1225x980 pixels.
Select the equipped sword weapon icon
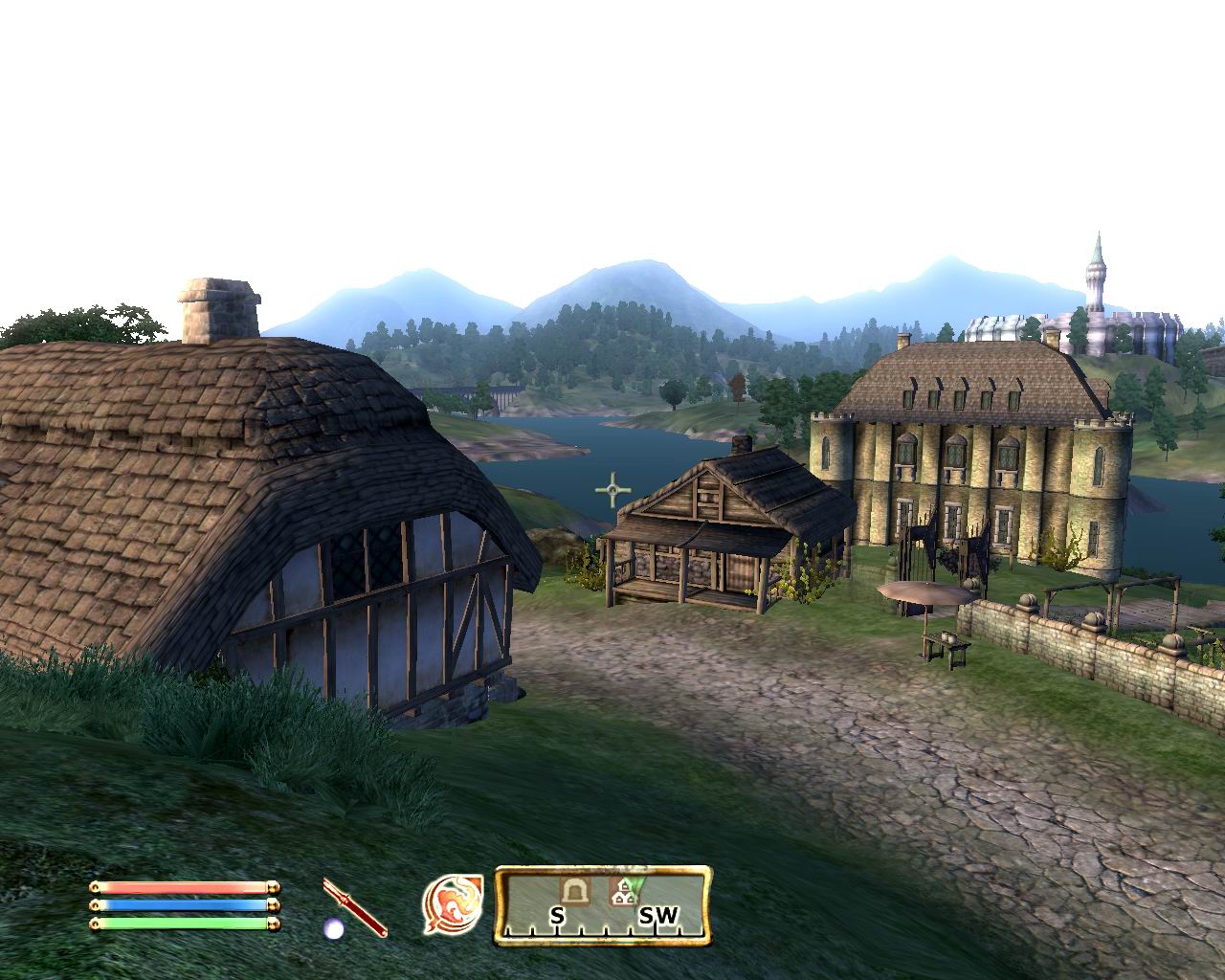click(354, 907)
